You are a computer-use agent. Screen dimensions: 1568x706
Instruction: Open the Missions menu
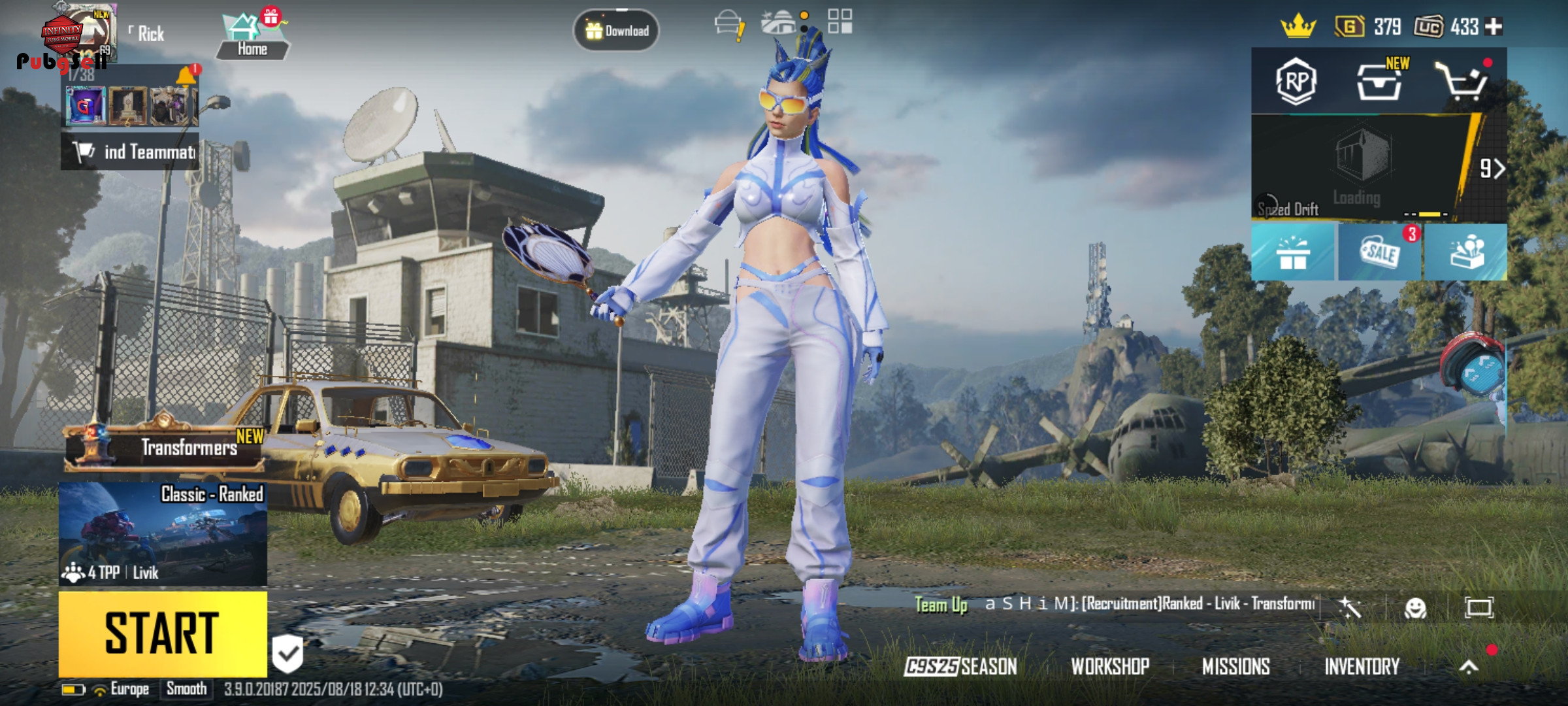tap(1235, 666)
